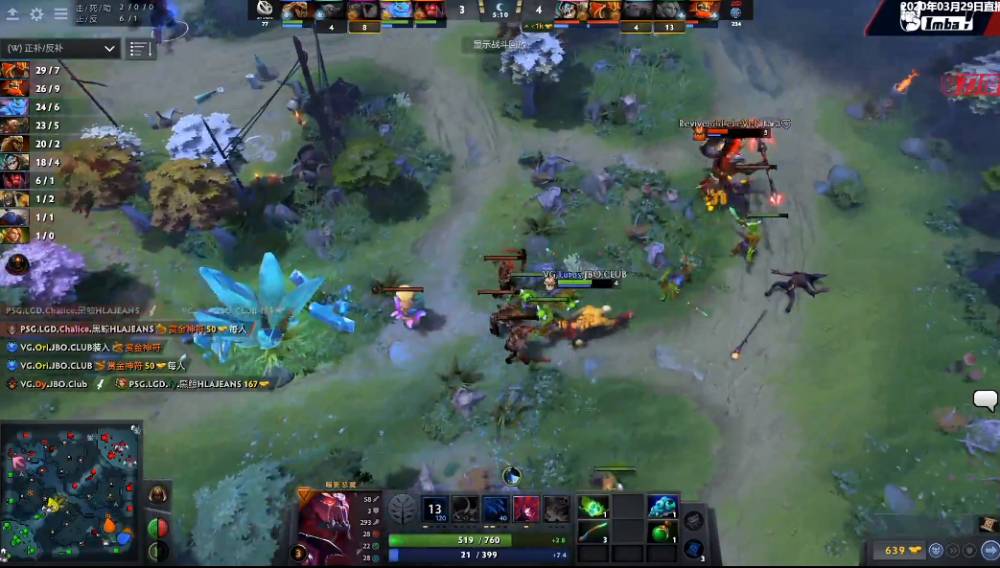
Task: Click the upload arrow icon at top-left
Action: click(14, 14)
